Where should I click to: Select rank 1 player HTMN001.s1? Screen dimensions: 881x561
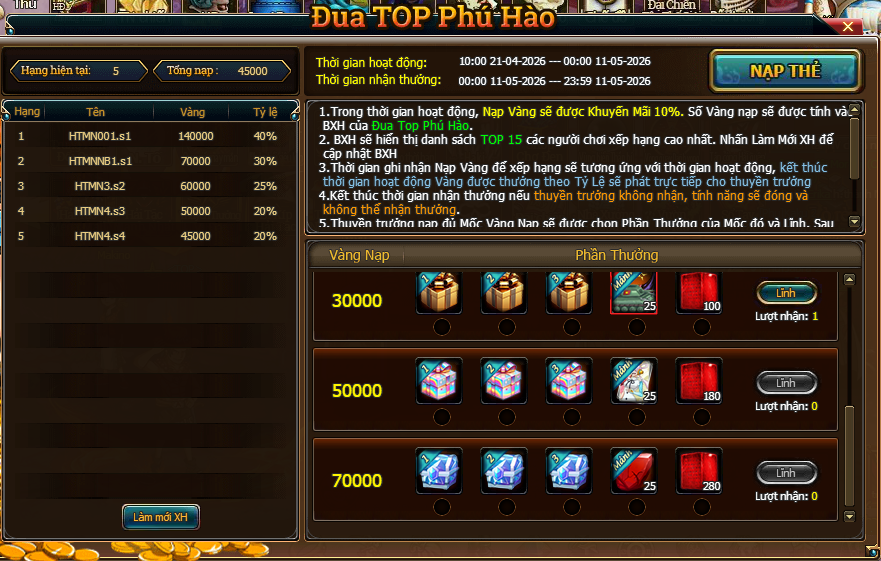click(150, 136)
